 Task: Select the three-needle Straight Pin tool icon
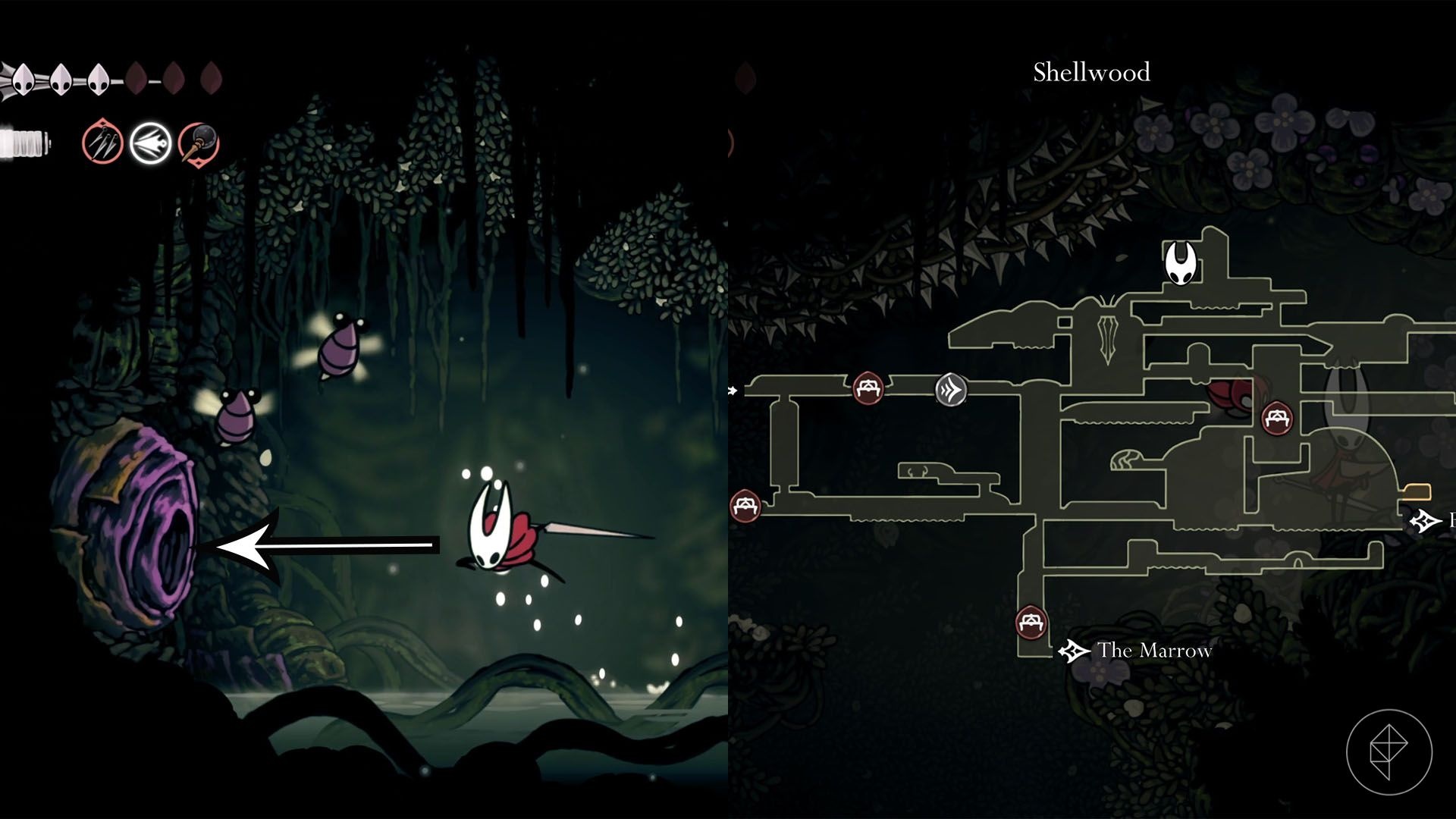[x=102, y=143]
